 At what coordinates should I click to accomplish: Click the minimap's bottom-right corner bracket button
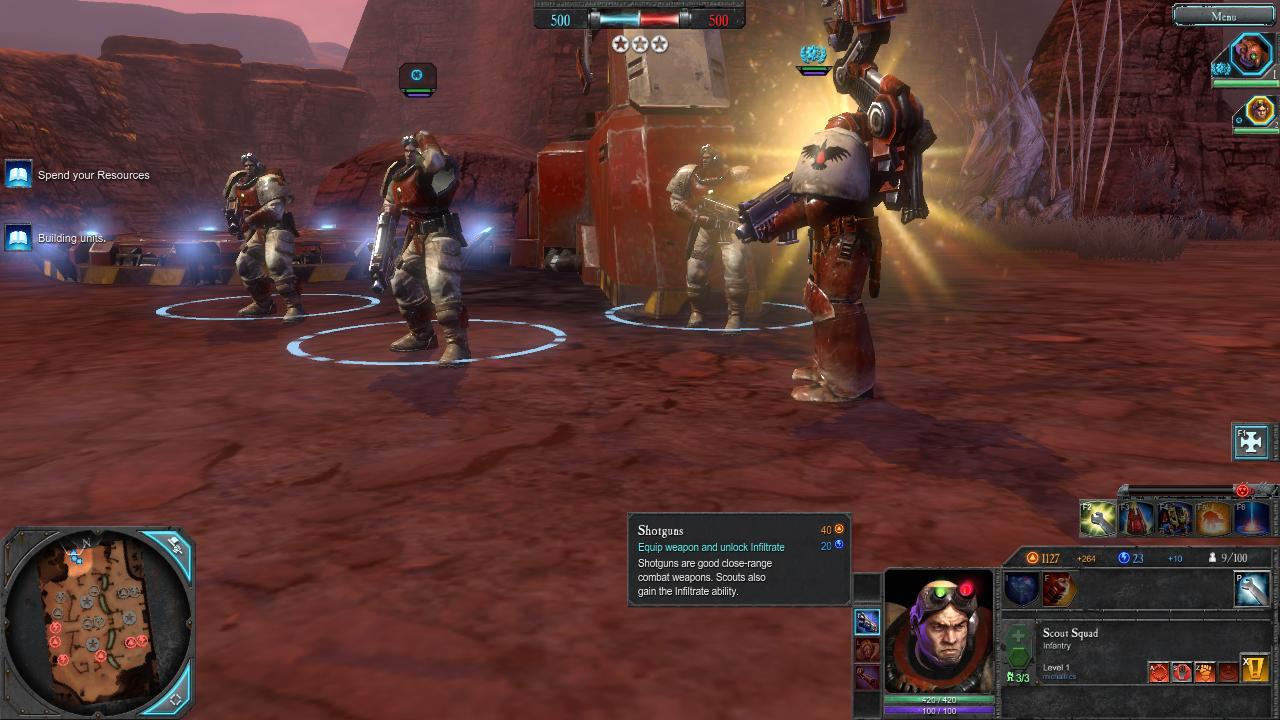click(175, 698)
